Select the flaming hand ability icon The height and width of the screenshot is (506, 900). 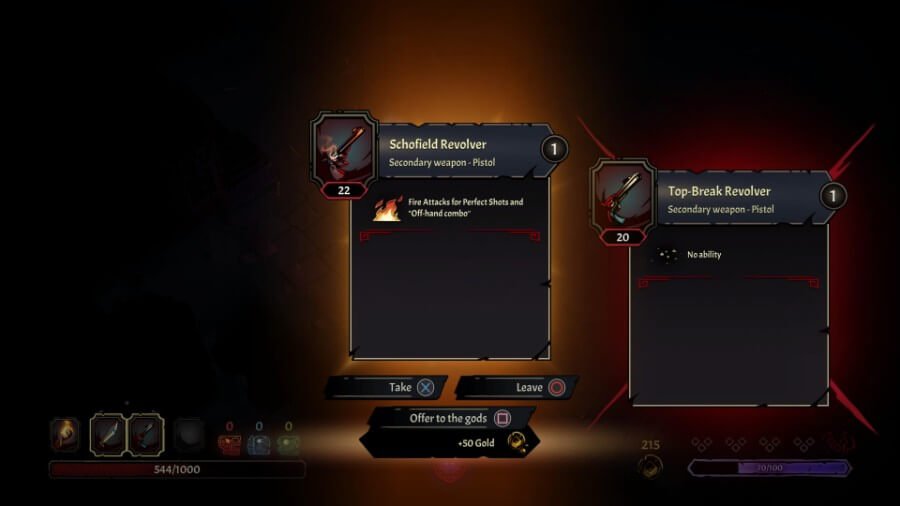(64, 434)
